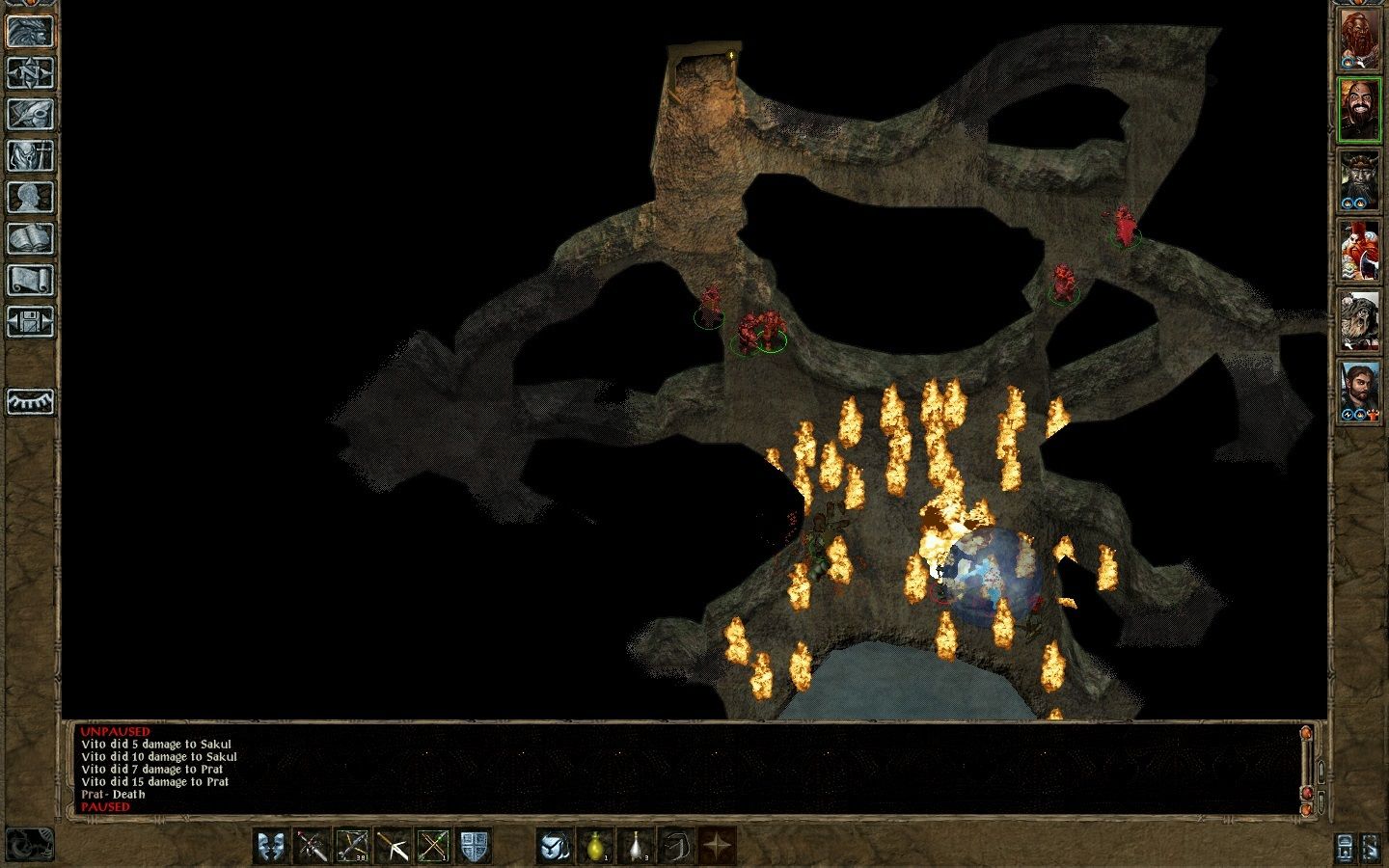Select the brown-haired bearded man portrait

pyautogui.click(x=1358, y=390)
